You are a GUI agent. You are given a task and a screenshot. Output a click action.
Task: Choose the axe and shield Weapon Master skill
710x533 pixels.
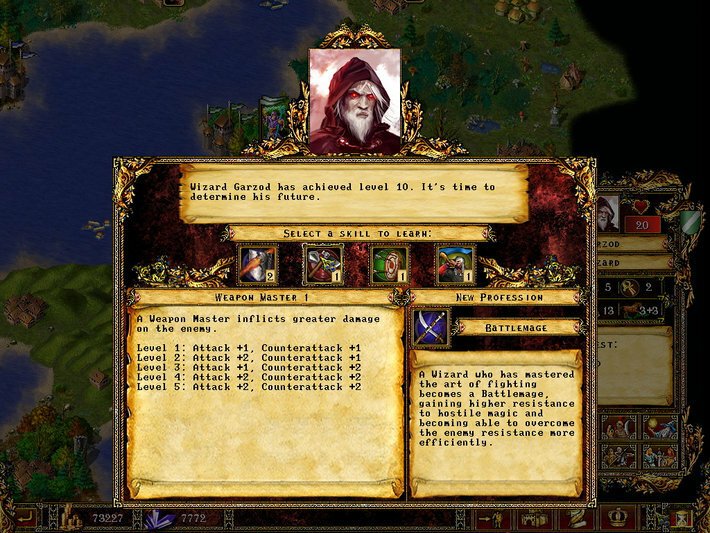coord(323,265)
